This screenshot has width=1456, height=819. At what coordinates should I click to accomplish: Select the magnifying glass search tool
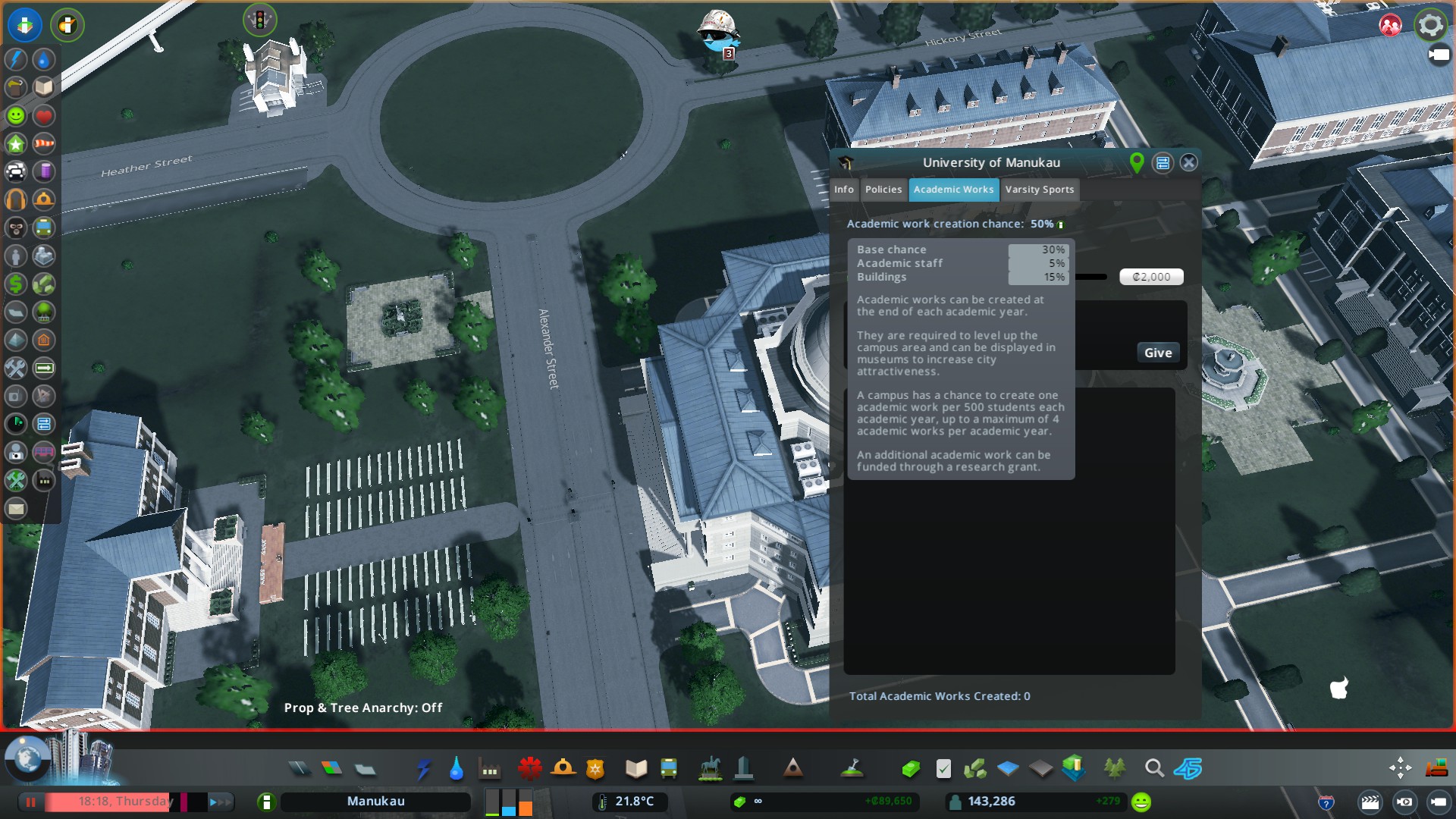pos(1154,769)
